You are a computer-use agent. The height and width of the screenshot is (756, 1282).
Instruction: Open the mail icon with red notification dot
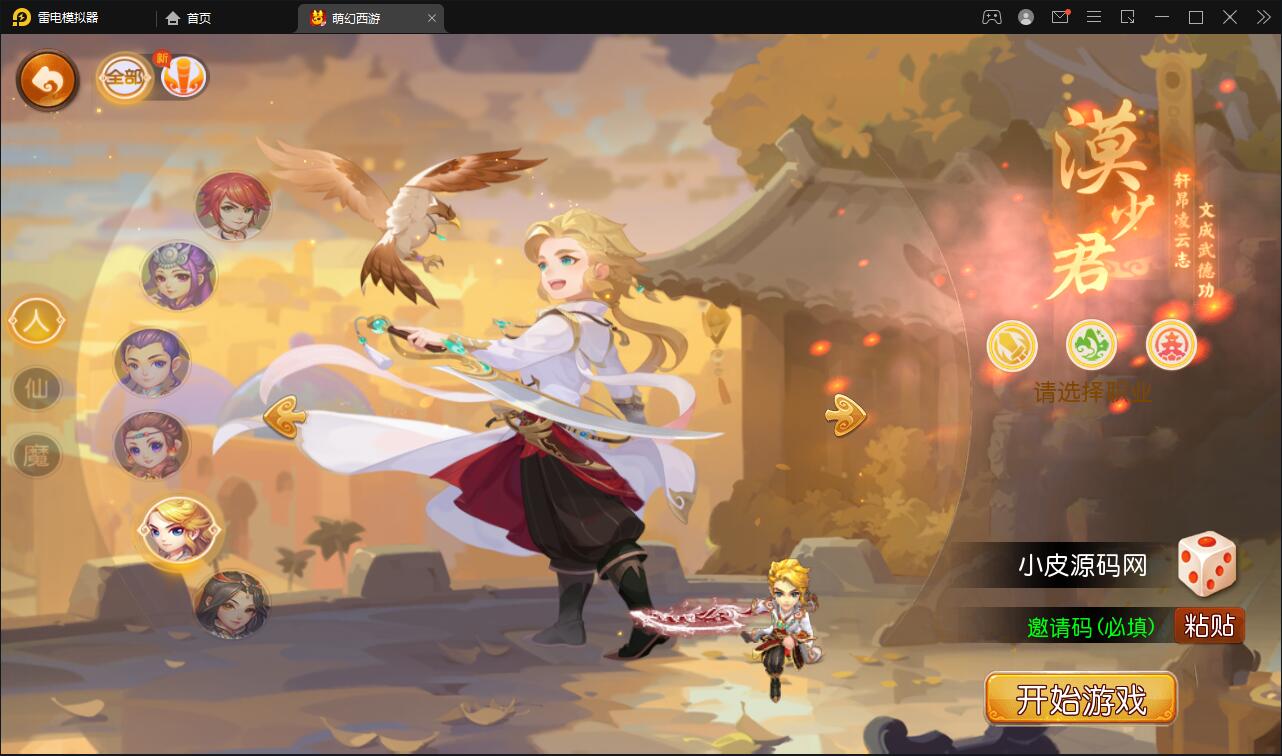coord(1060,17)
